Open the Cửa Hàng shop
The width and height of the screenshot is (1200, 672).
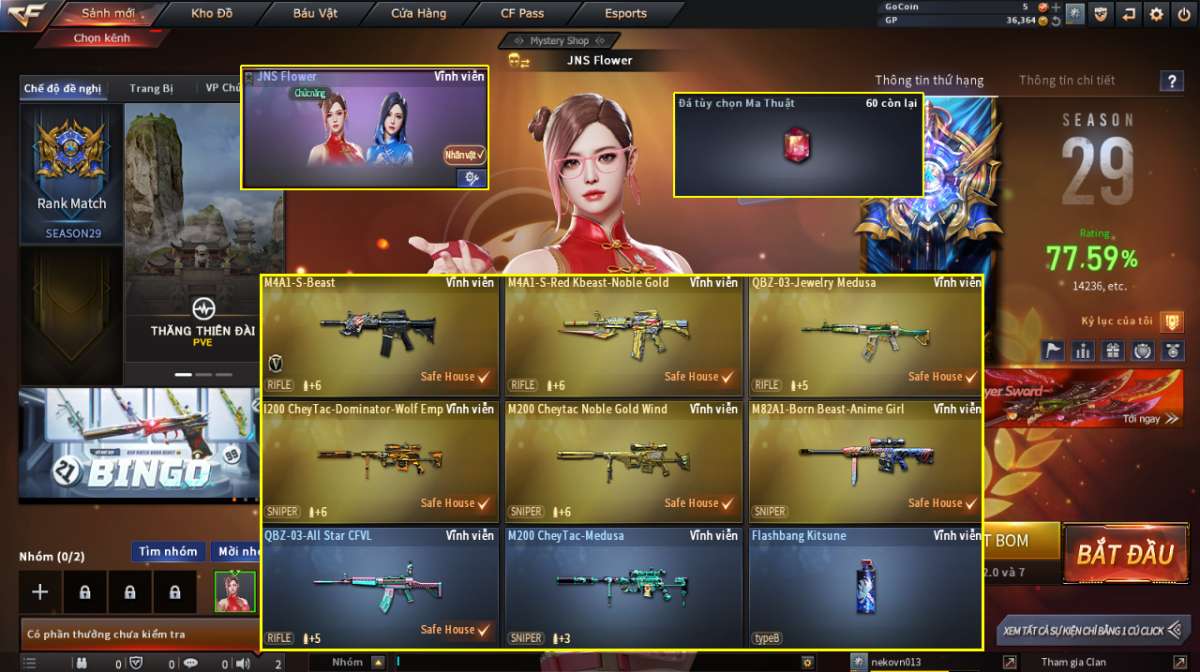(x=419, y=14)
